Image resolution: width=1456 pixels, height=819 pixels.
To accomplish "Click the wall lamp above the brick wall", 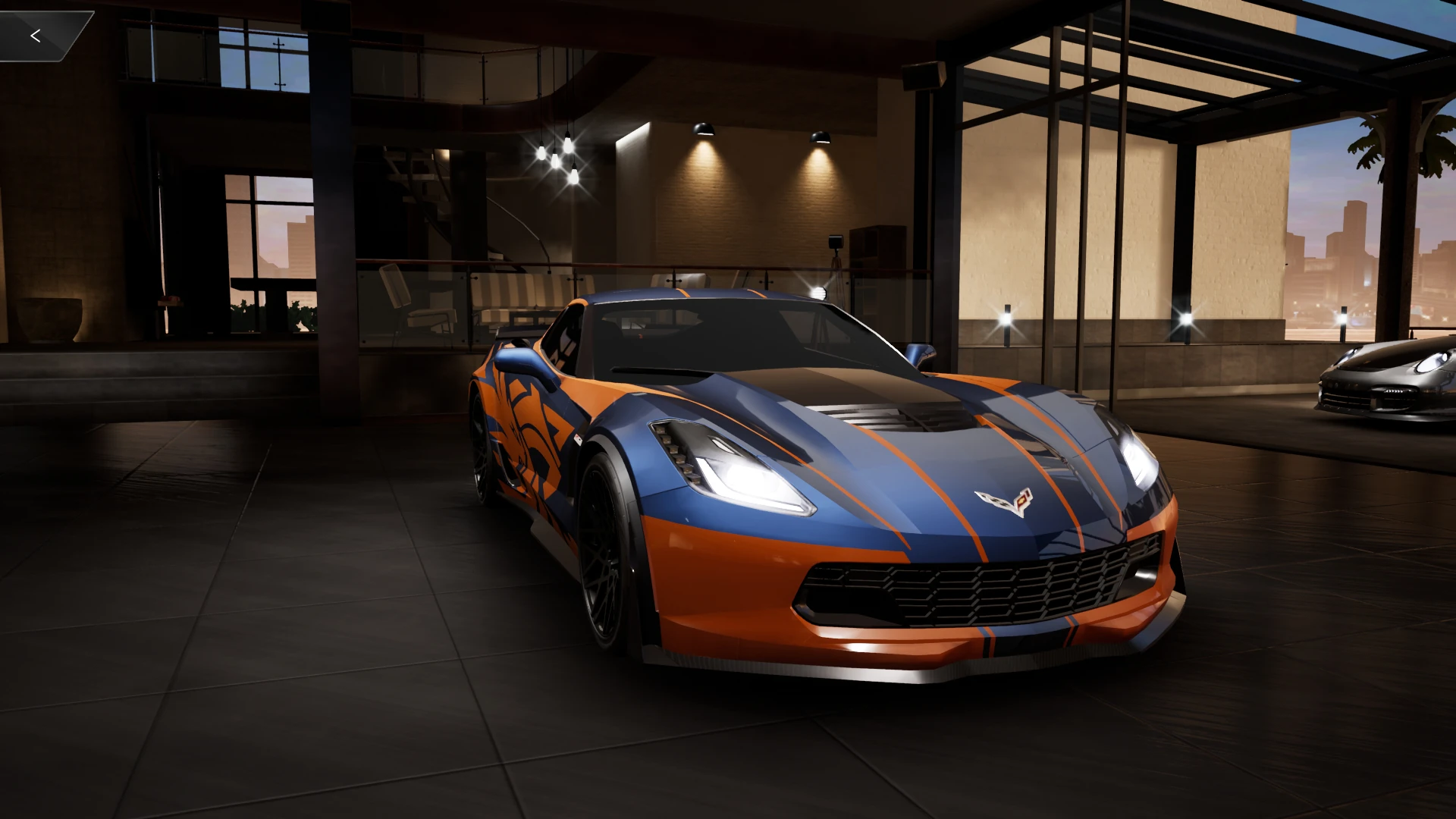I will [705, 127].
